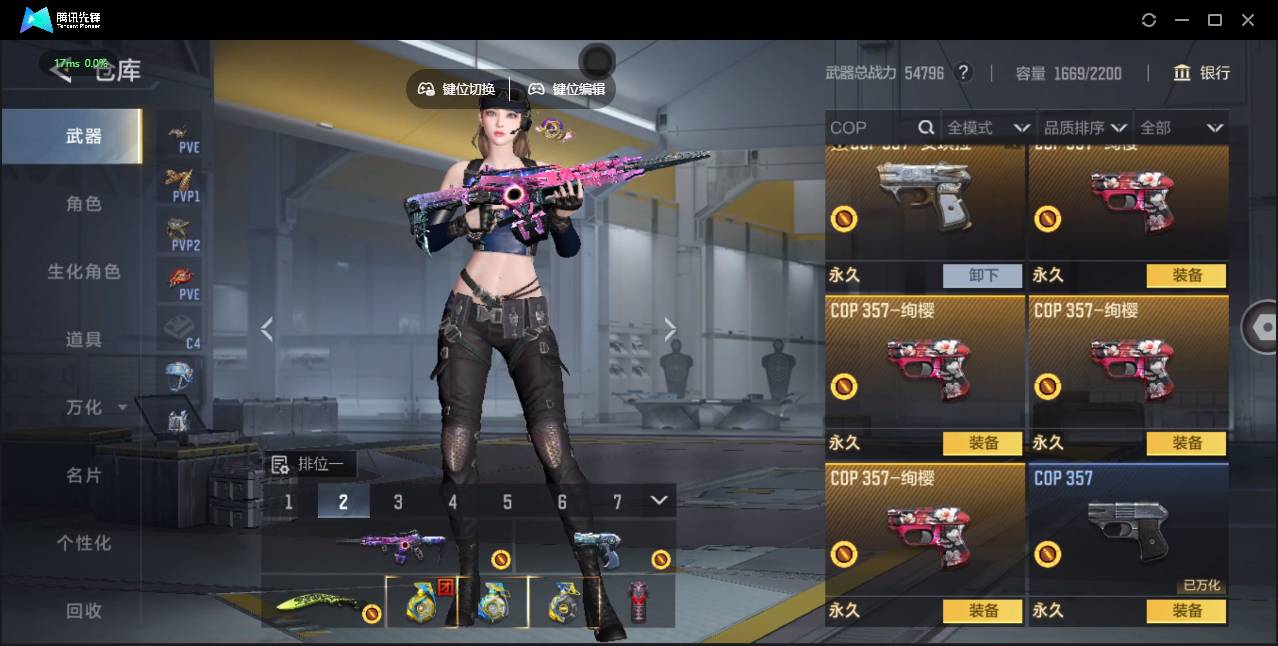Open the 名片 section
Screen dimensions: 1278x646
click(84, 475)
